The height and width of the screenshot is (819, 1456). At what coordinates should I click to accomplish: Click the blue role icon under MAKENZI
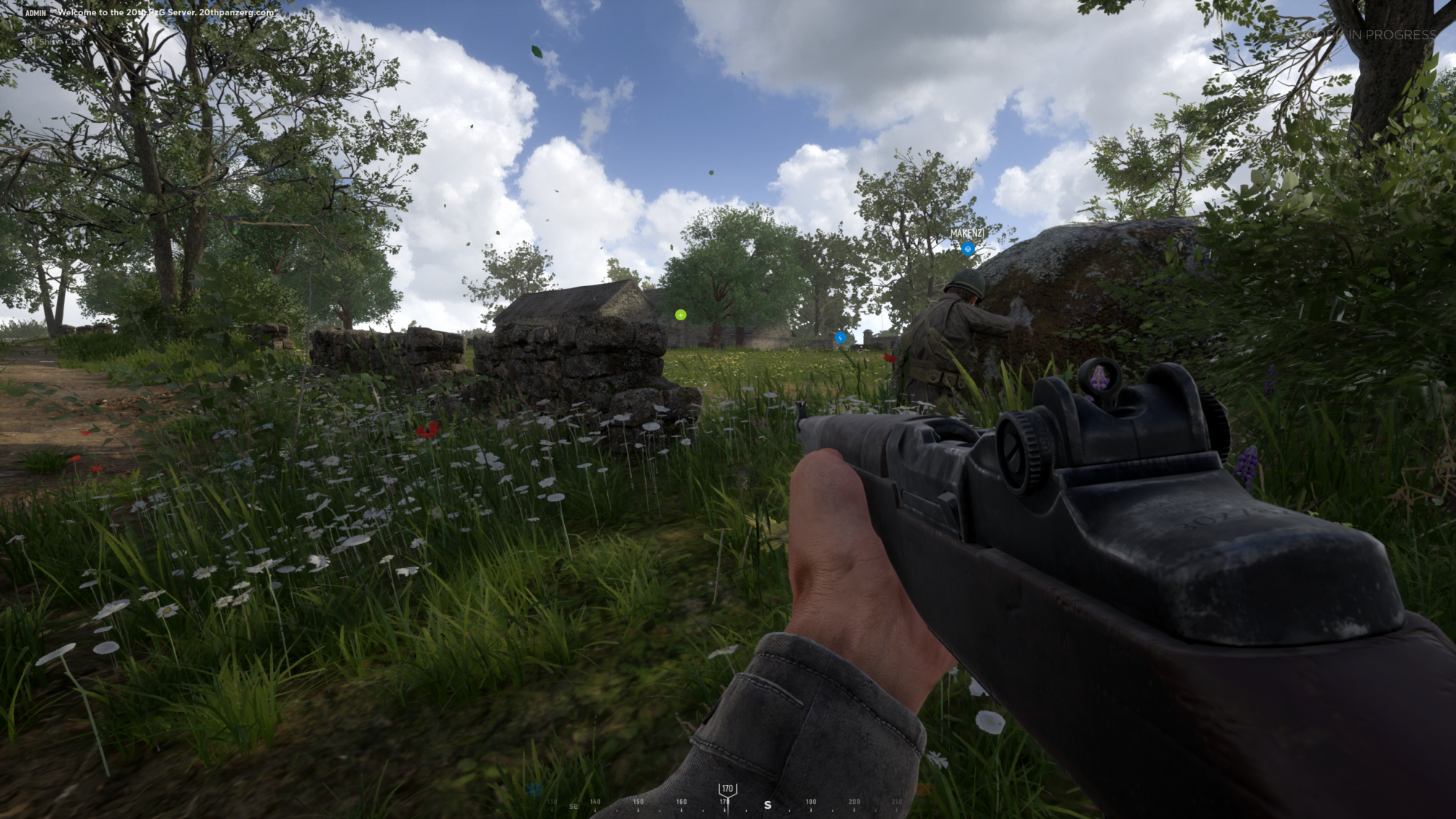click(968, 249)
